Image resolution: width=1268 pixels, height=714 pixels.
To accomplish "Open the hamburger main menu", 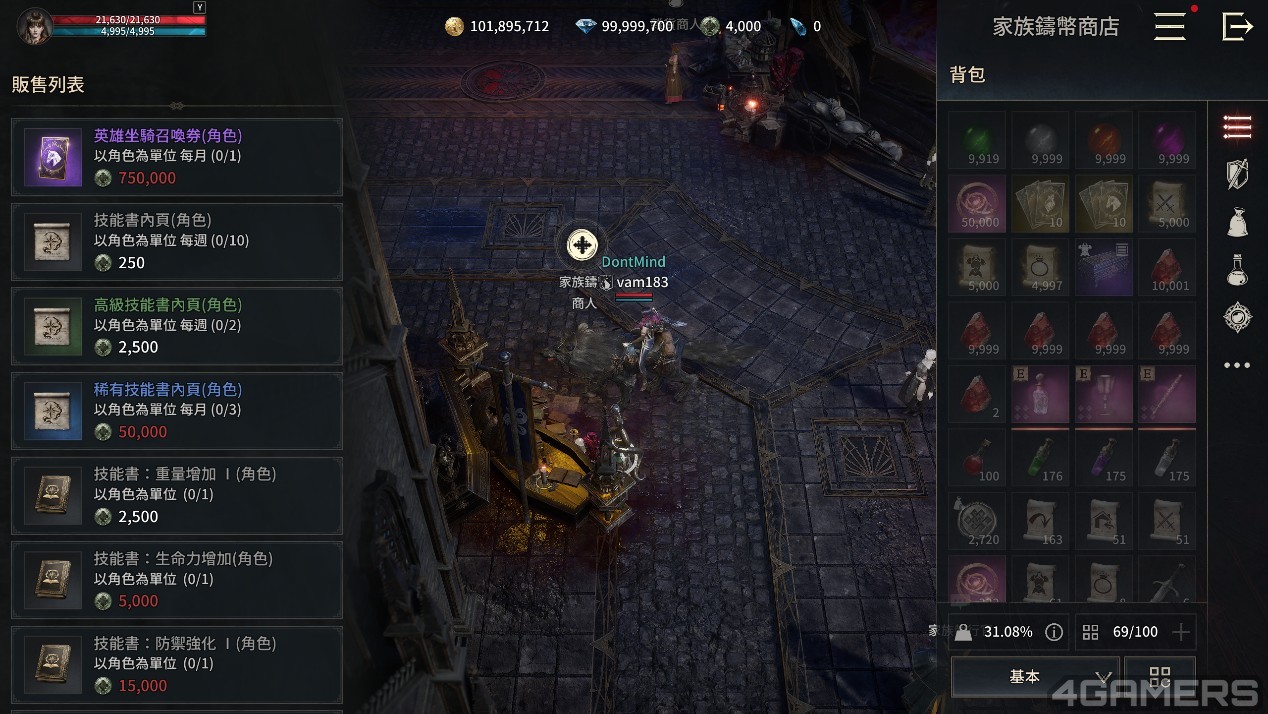I will [x=1169, y=27].
